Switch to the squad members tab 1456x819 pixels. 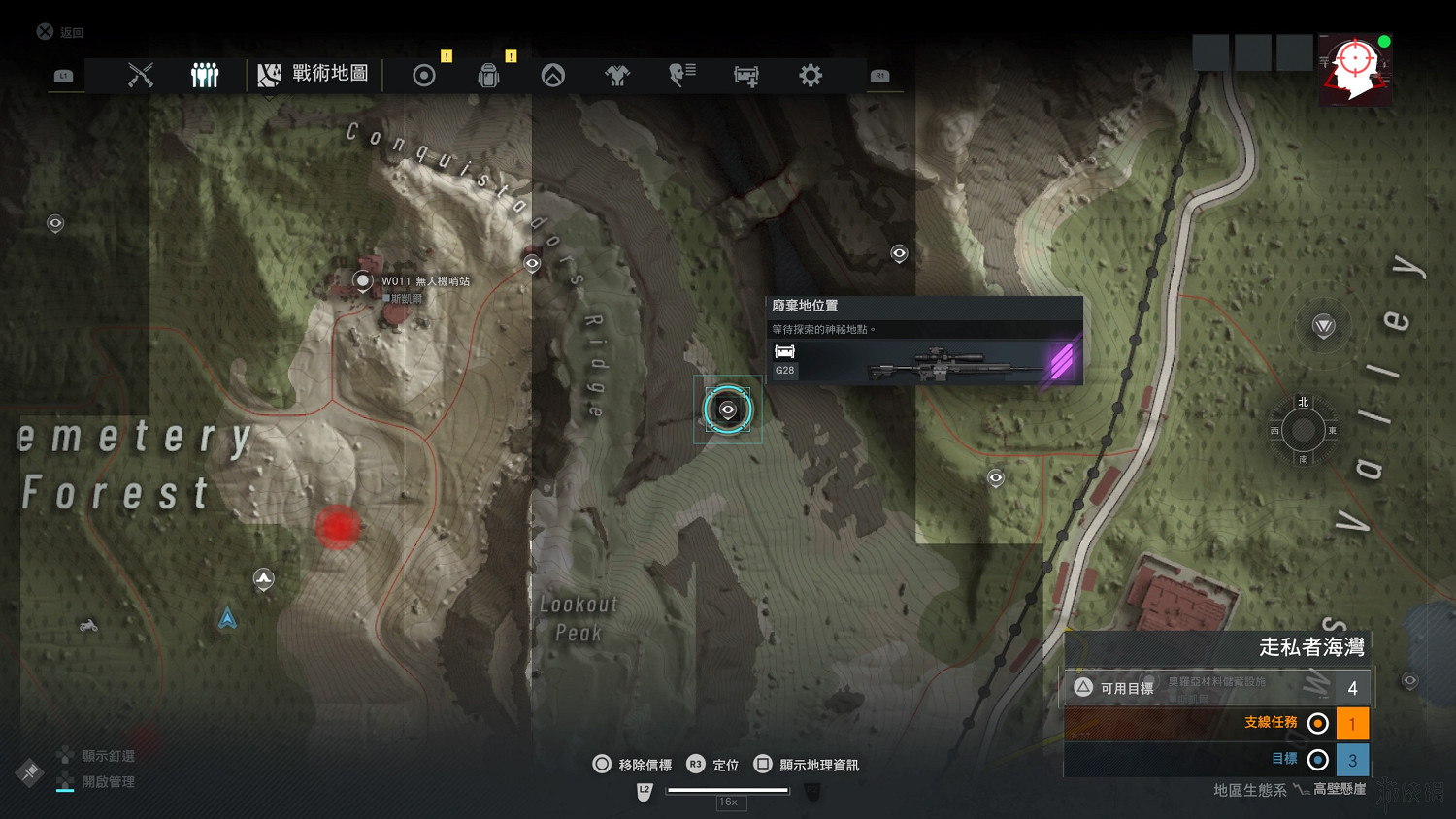[x=205, y=75]
